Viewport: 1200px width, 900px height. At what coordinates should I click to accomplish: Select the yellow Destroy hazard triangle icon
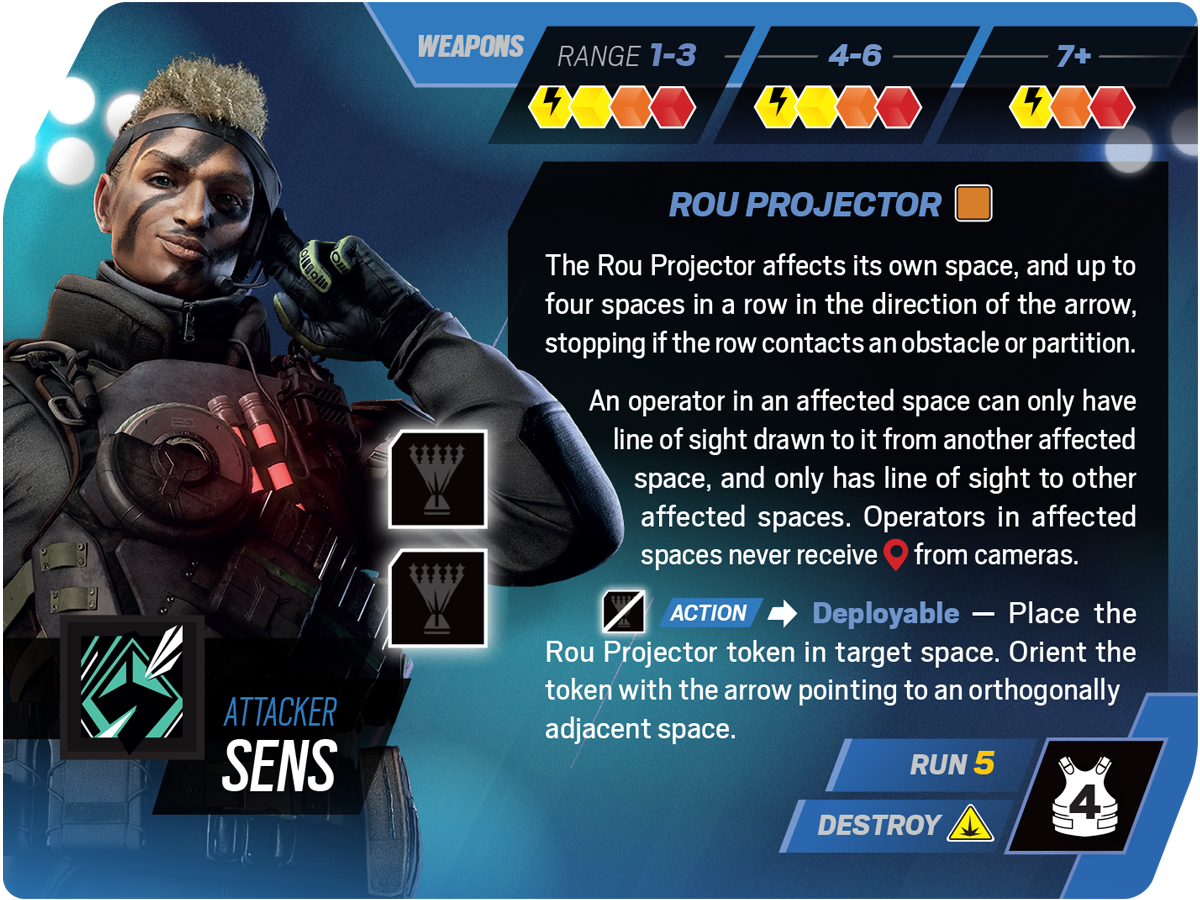click(x=970, y=824)
